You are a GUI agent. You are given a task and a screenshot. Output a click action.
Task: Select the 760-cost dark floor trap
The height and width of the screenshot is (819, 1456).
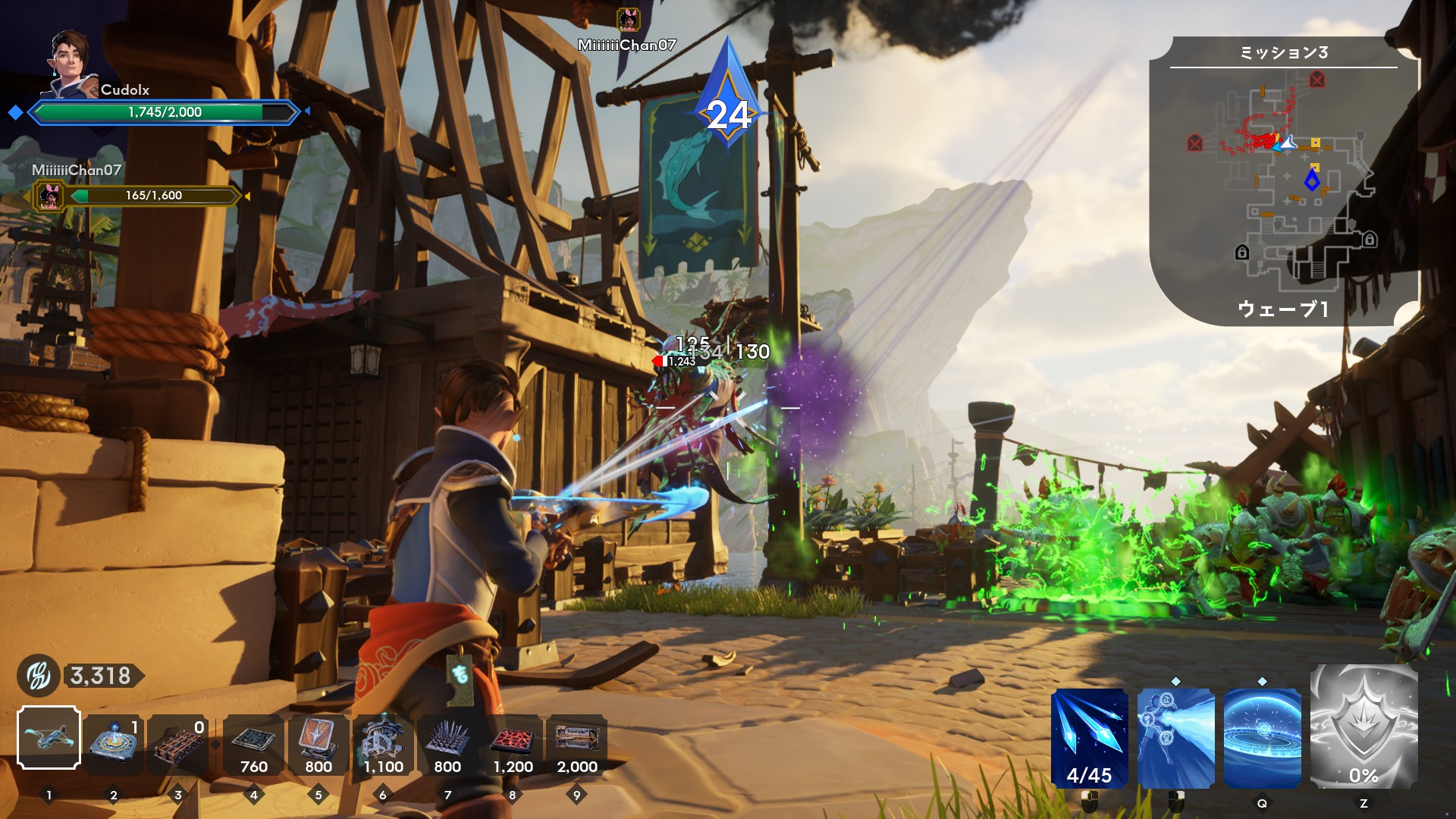coord(253,743)
